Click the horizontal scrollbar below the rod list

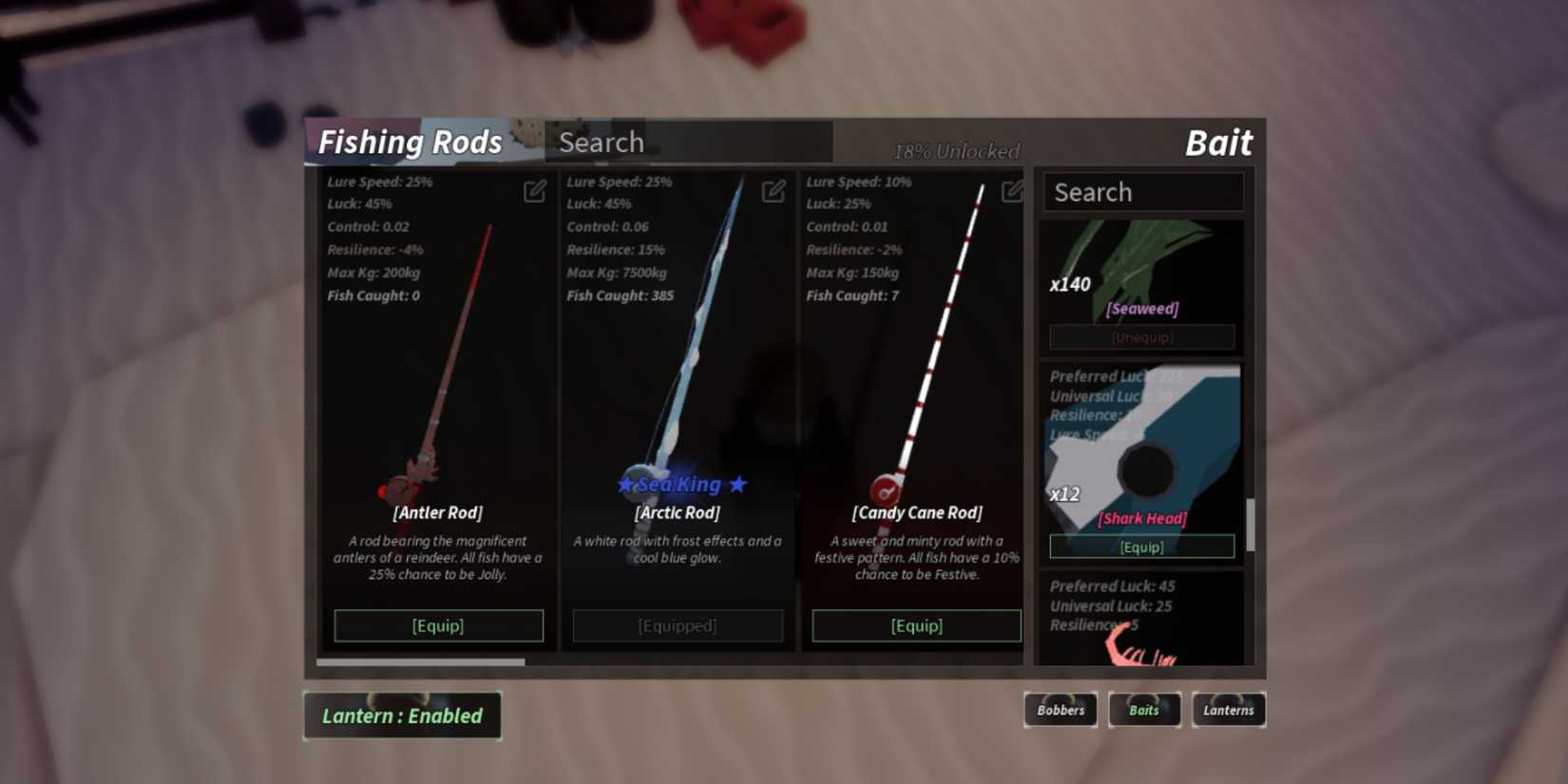(x=423, y=661)
